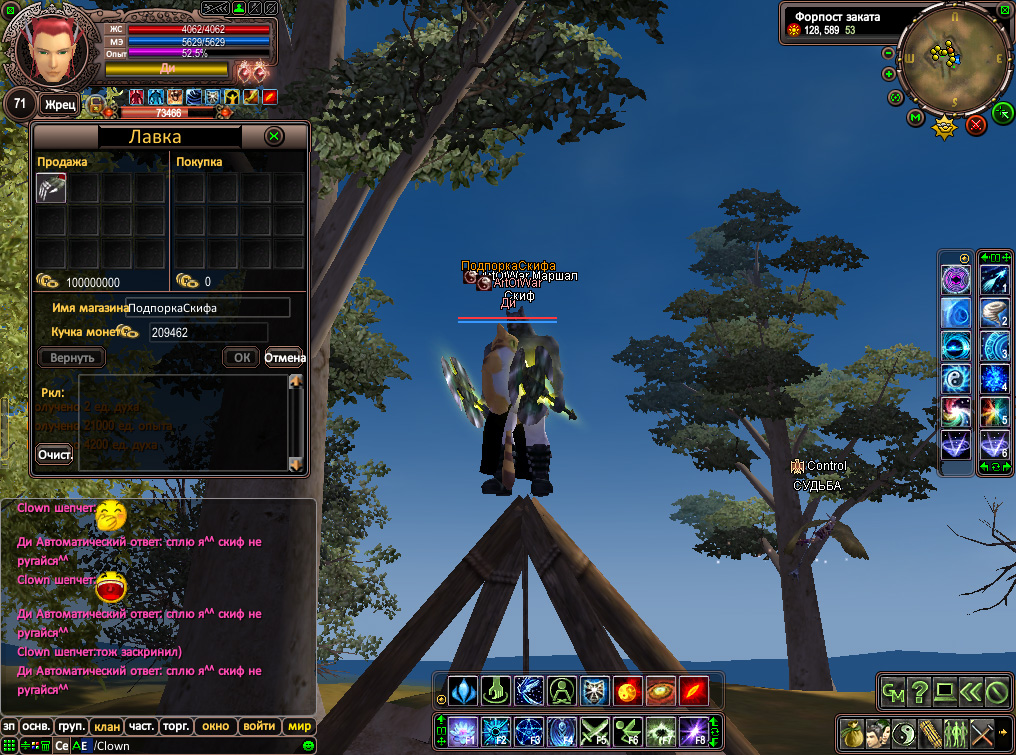Open the inventory bag icon

click(x=851, y=732)
